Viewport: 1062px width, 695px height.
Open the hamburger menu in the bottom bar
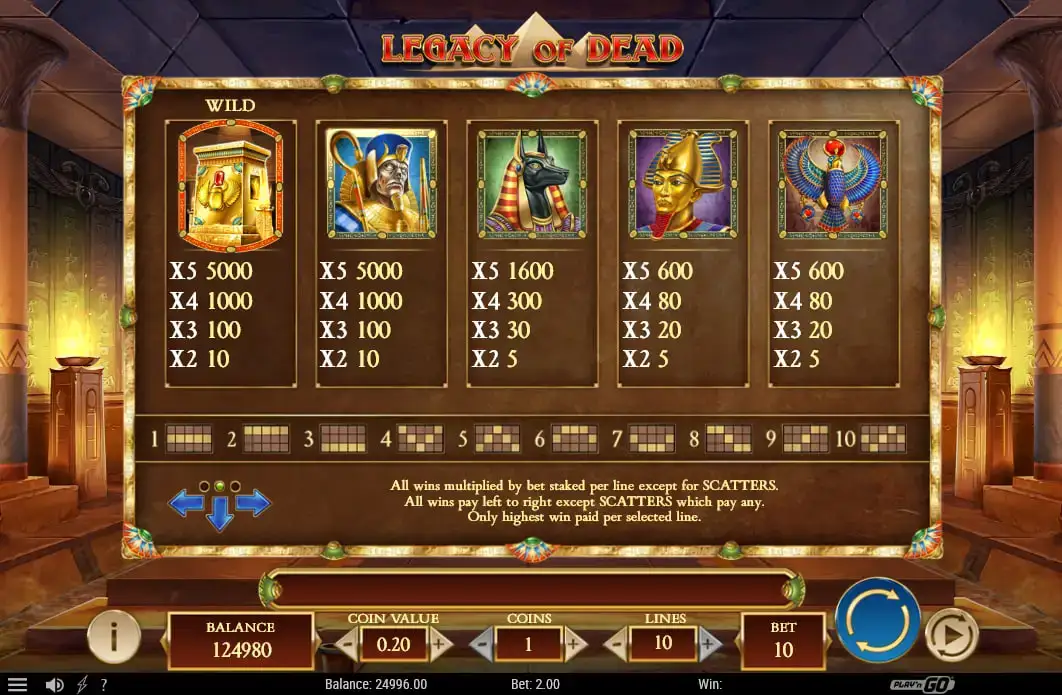[x=17, y=685]
